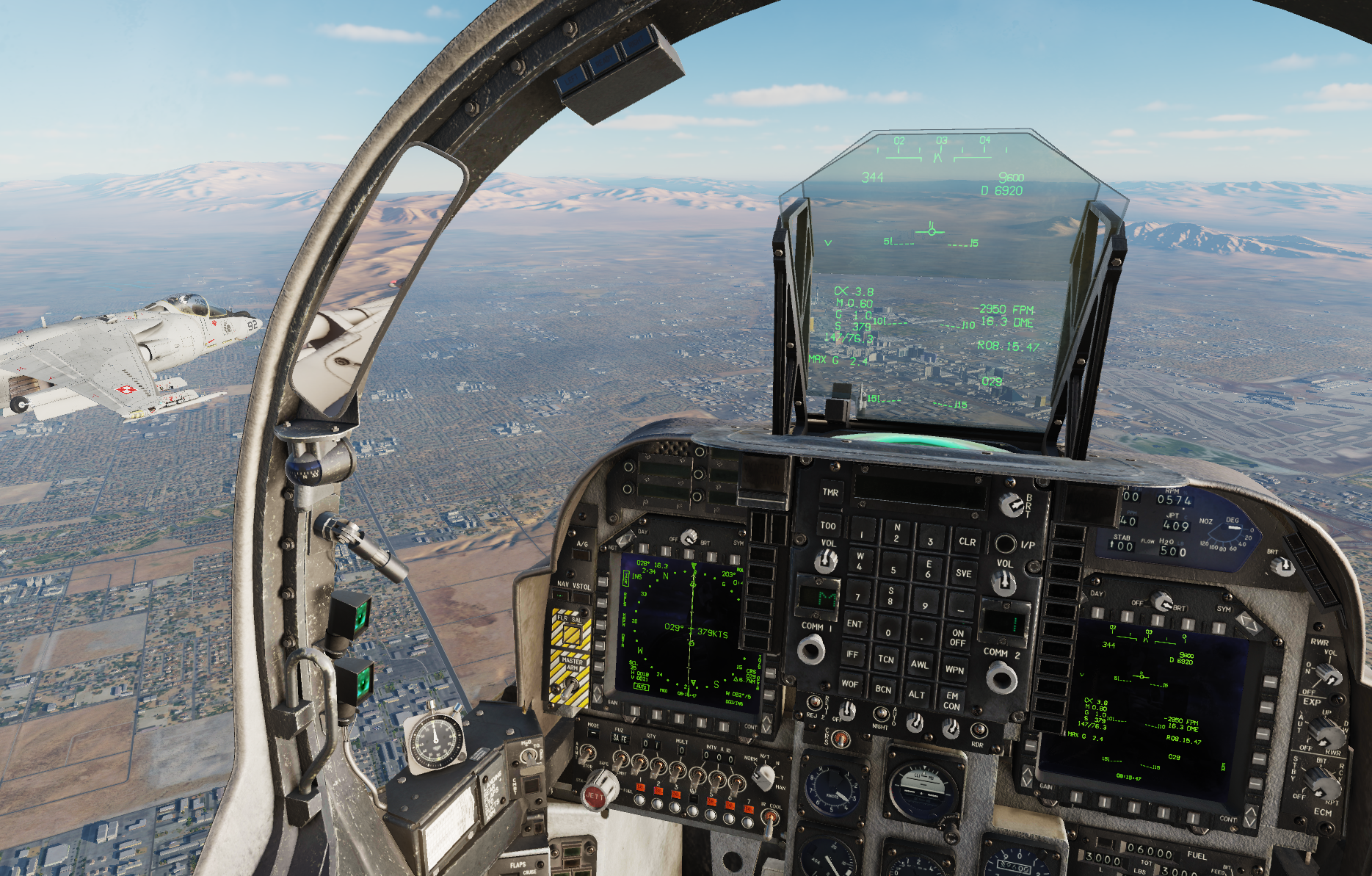Click the COMM 2 channel selector knob
The height and width of the screenshot is (876, 1372).
(1001, 676)
